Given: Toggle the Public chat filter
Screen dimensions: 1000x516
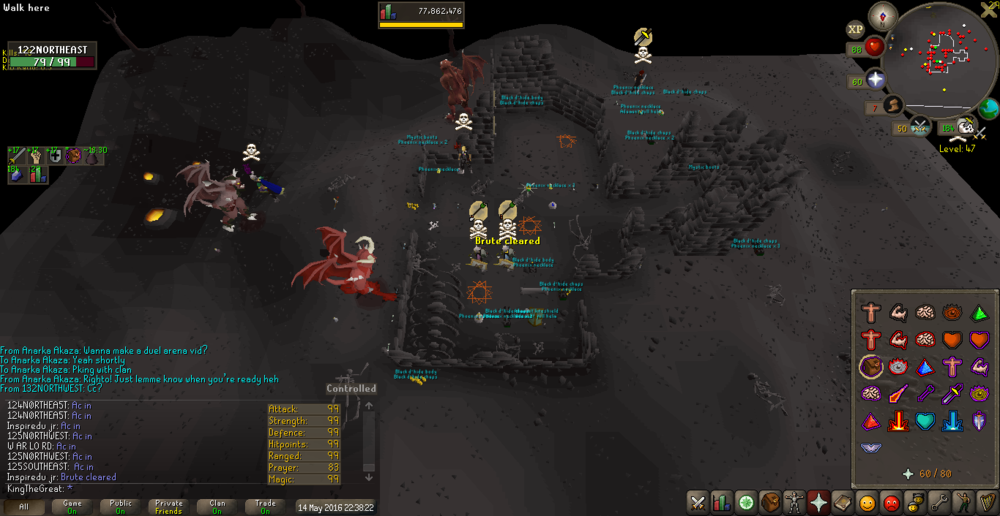Looking at the screenshot, I should [x=120, y=507].
